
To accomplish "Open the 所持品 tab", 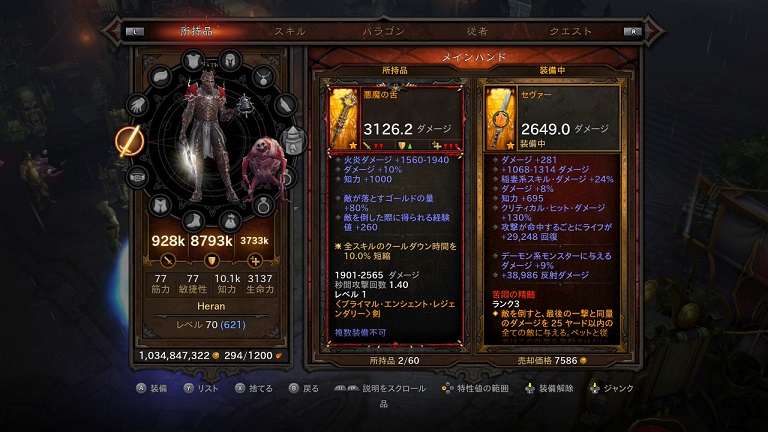I will pyautogui.click(x=196, y=31).
